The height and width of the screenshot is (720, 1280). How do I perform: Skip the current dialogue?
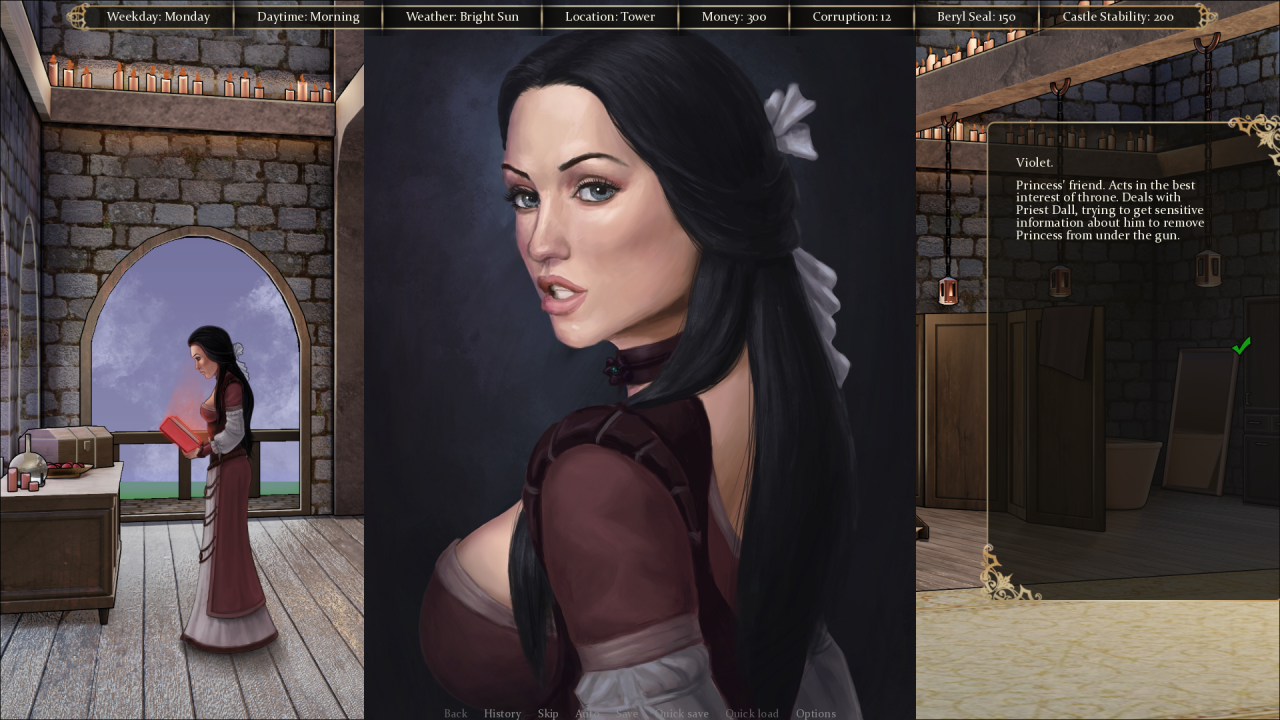click(x=548, y=713)
